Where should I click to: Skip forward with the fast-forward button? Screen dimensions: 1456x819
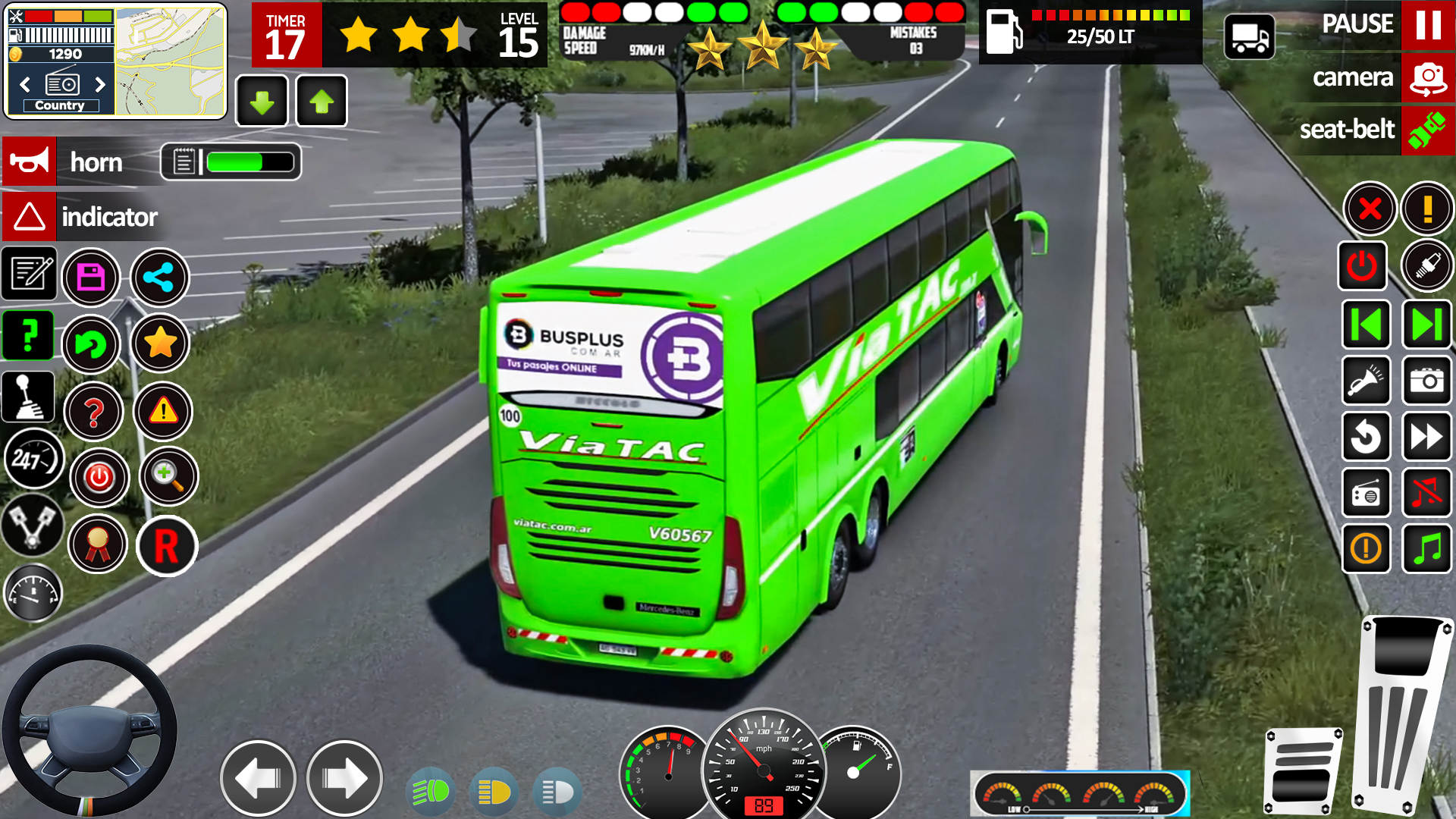click(1427, 437)
